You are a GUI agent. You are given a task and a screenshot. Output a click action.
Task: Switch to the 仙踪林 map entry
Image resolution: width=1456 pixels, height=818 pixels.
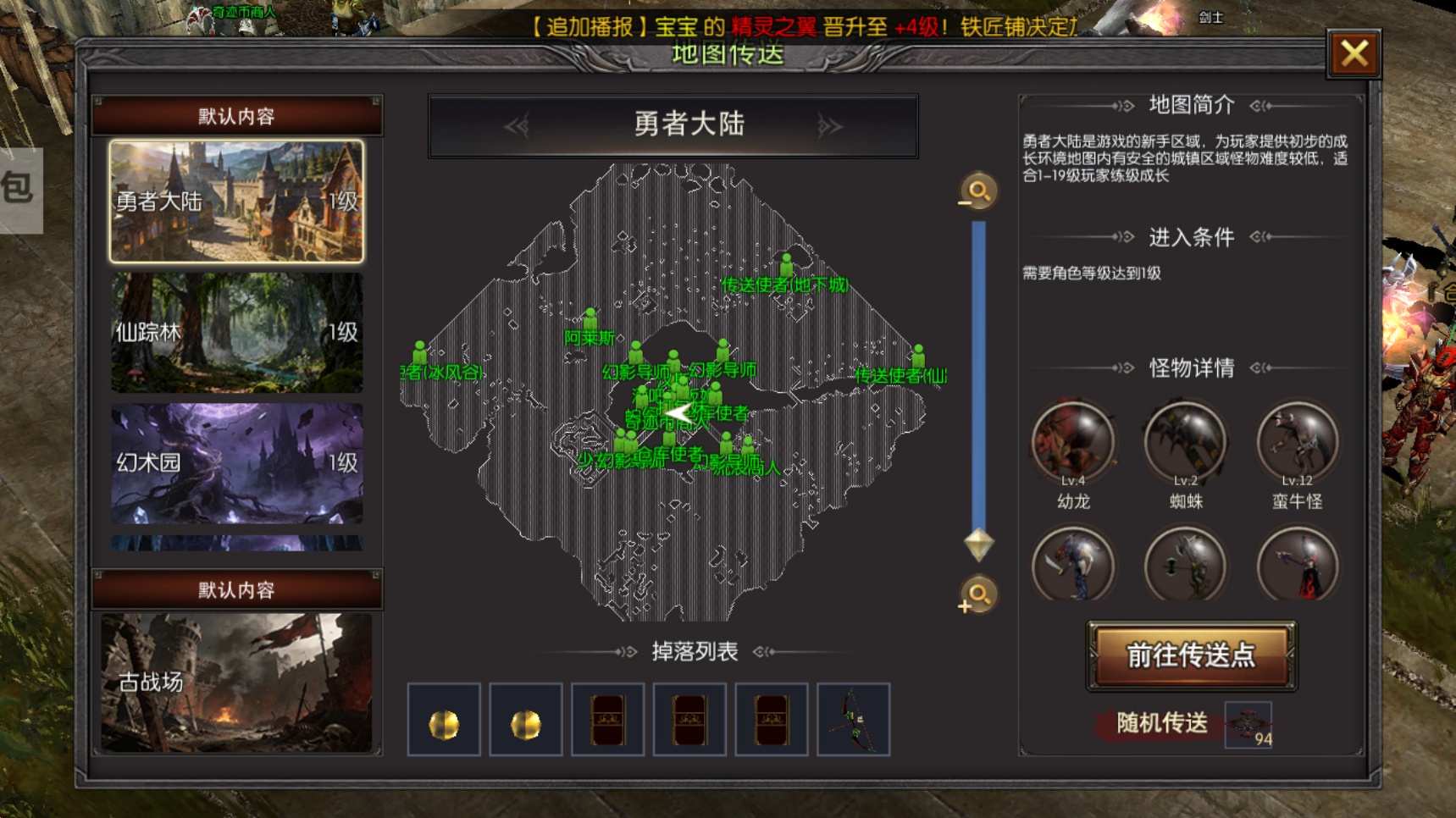(x=237, y=334)
